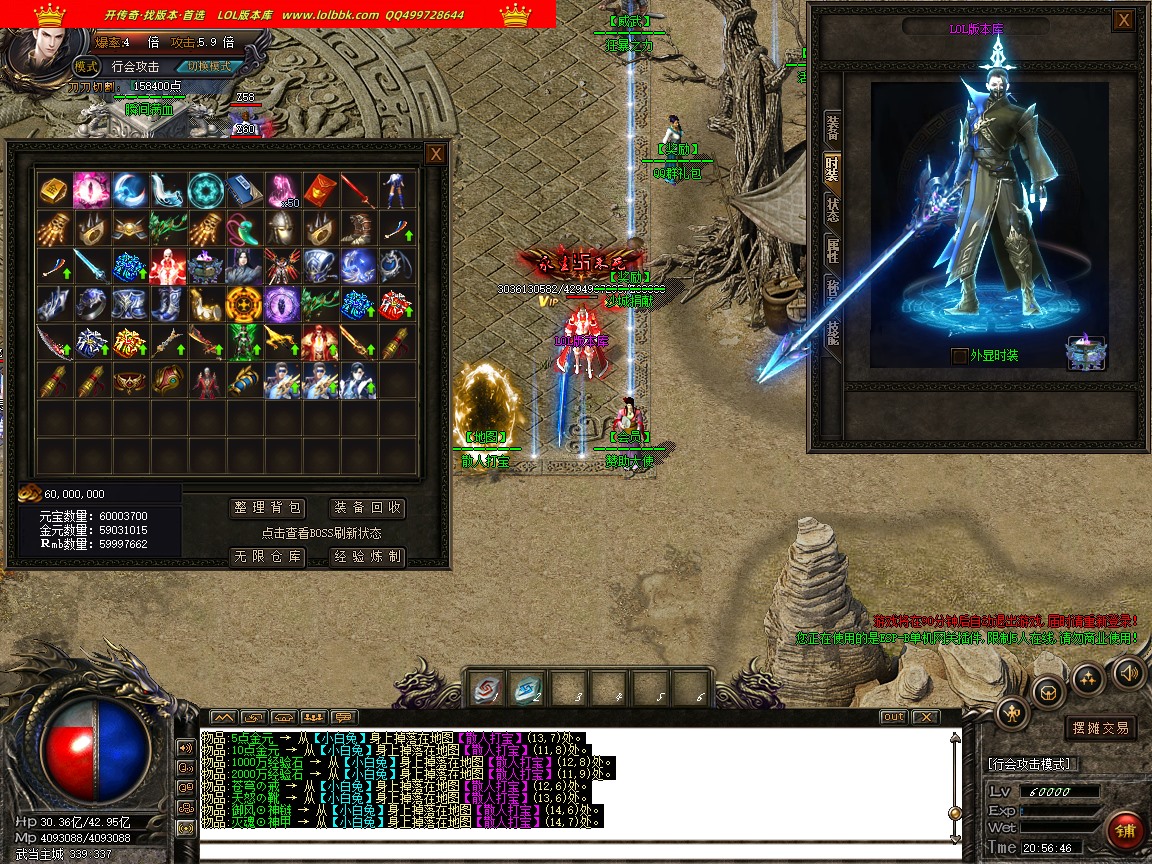Click the 摆摊交易 stall trade button
1152x864 pixels.
tap(1100, 728)
